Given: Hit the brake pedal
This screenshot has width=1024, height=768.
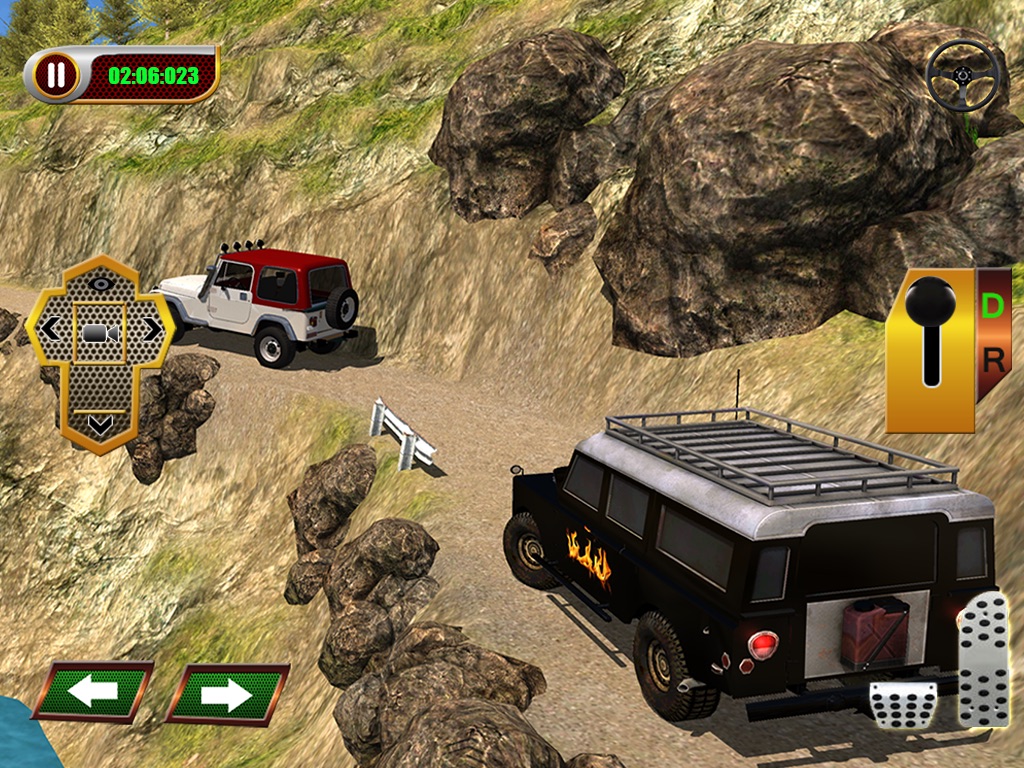Looking at the screenshot, I should point(901,705).
